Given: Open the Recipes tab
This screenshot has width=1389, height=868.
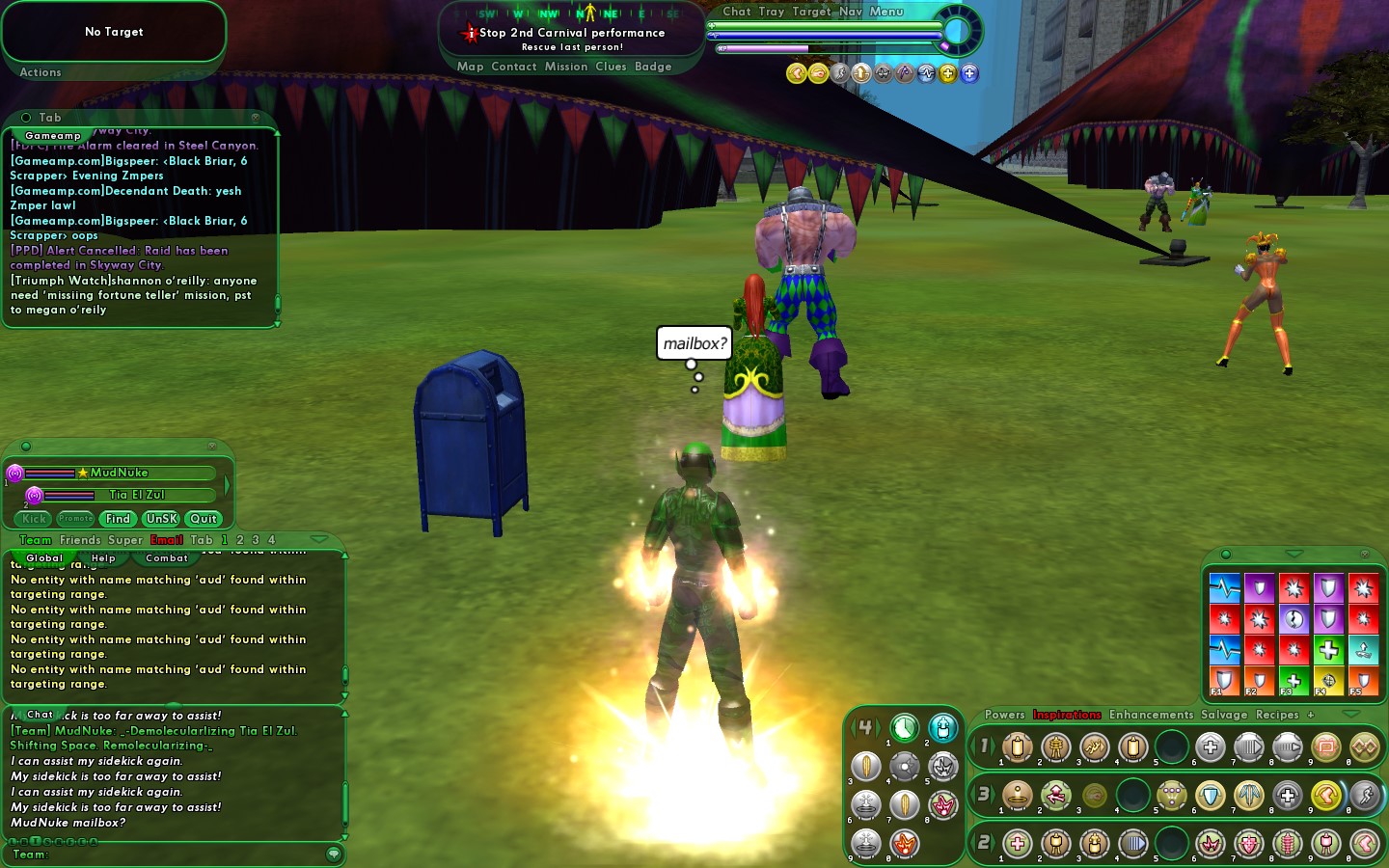Looking at the screenshot, I should pos(1277,715).
